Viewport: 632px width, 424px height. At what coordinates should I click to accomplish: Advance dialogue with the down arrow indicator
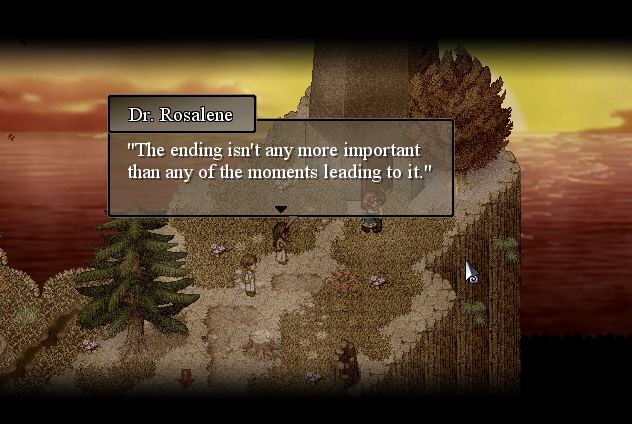pos(281,209)
